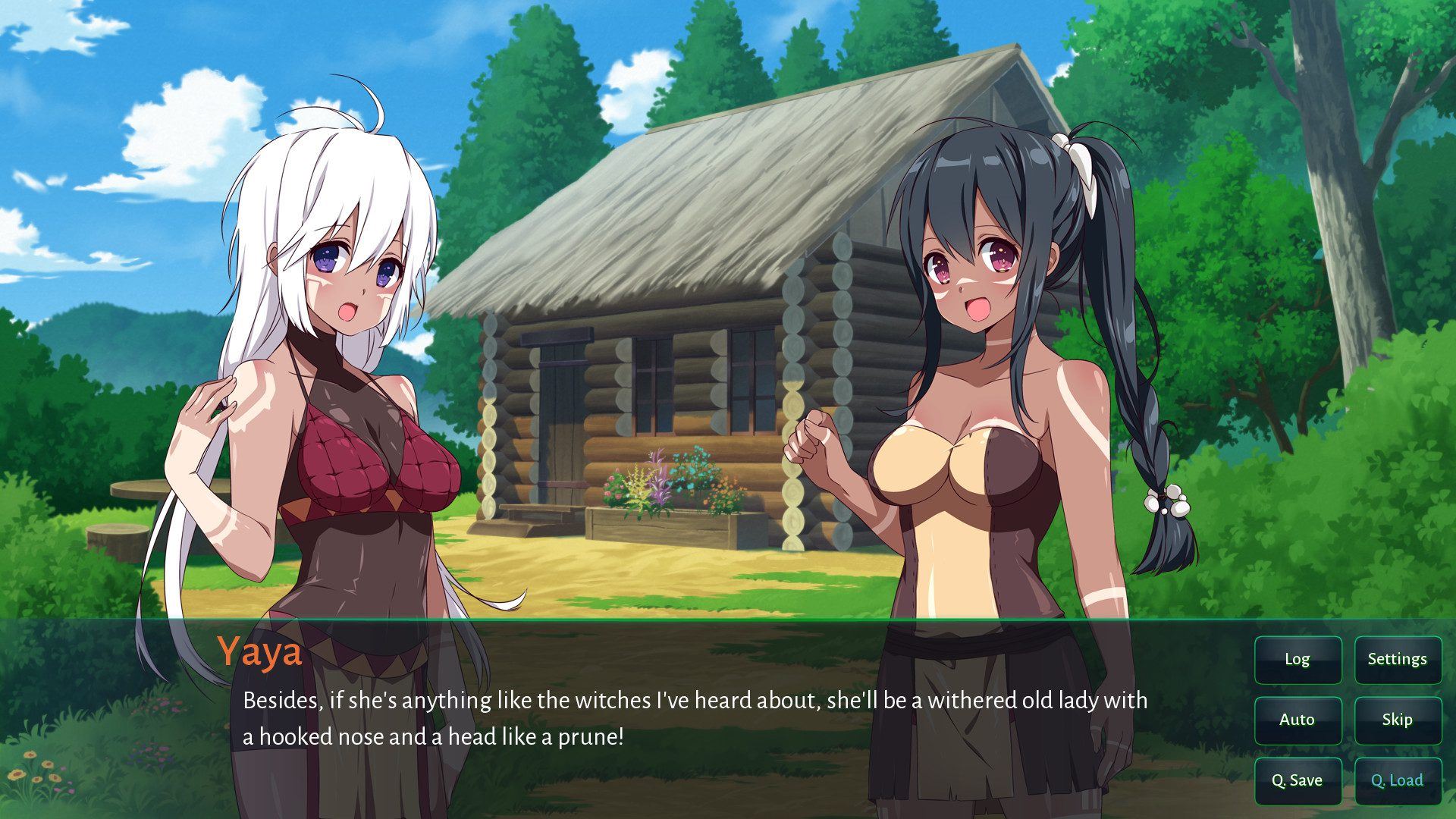The width and height of the screenshot is (1456, 819).
Task: Click Q. Load to quick load
Action: click(x=1397, y=780)
